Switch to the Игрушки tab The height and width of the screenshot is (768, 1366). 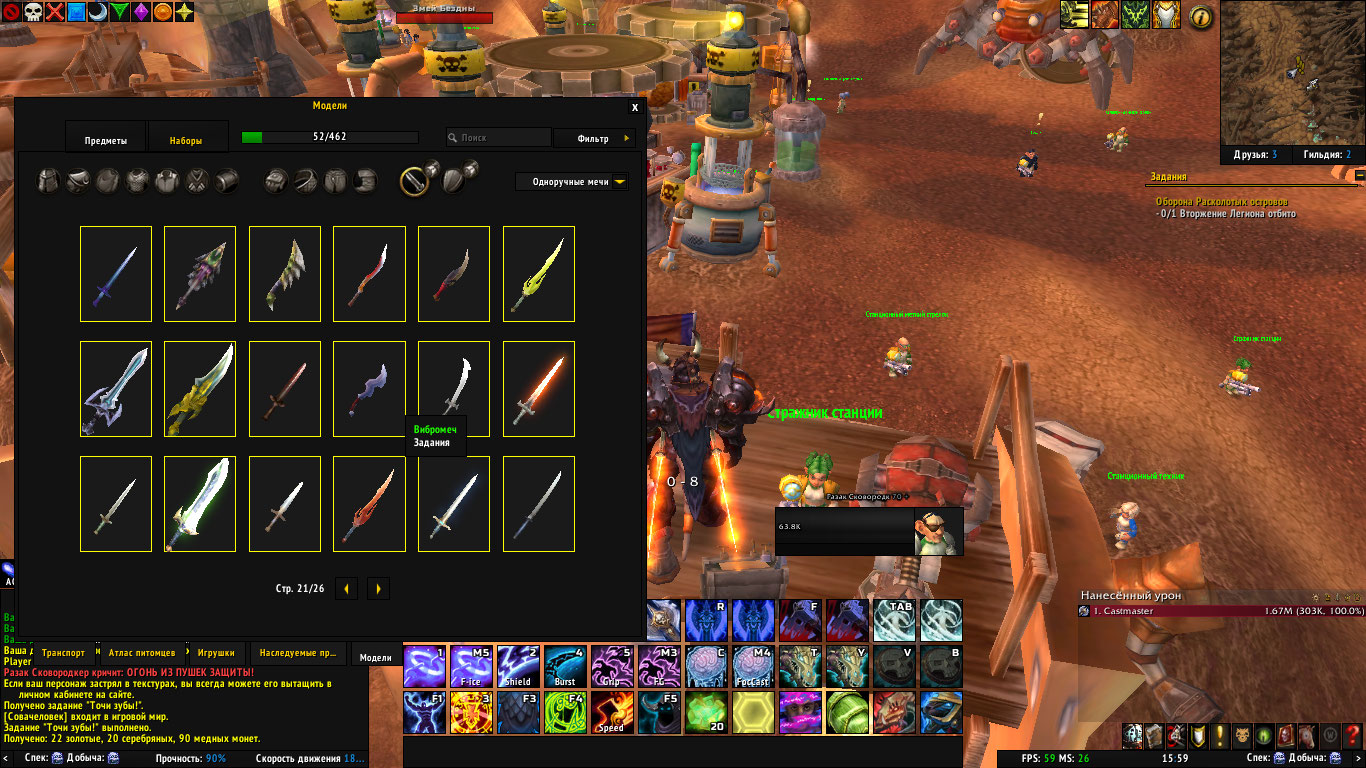[x=216, y=653]
